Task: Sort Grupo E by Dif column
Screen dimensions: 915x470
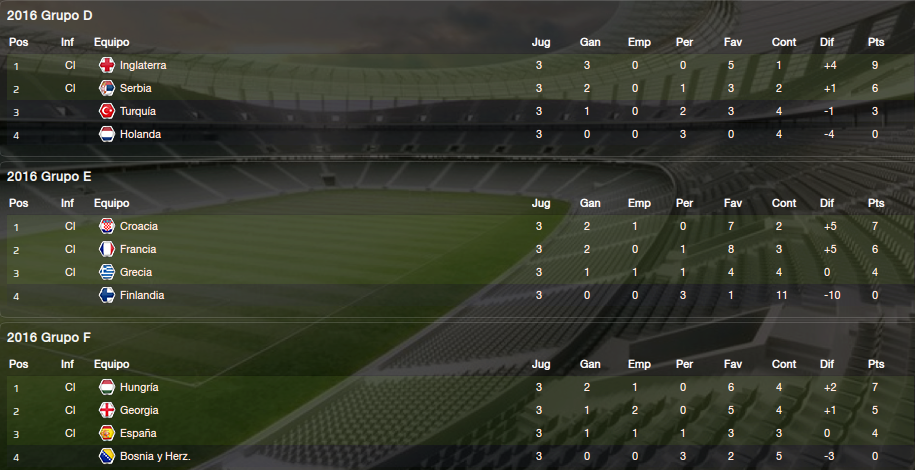Action: 826,203
